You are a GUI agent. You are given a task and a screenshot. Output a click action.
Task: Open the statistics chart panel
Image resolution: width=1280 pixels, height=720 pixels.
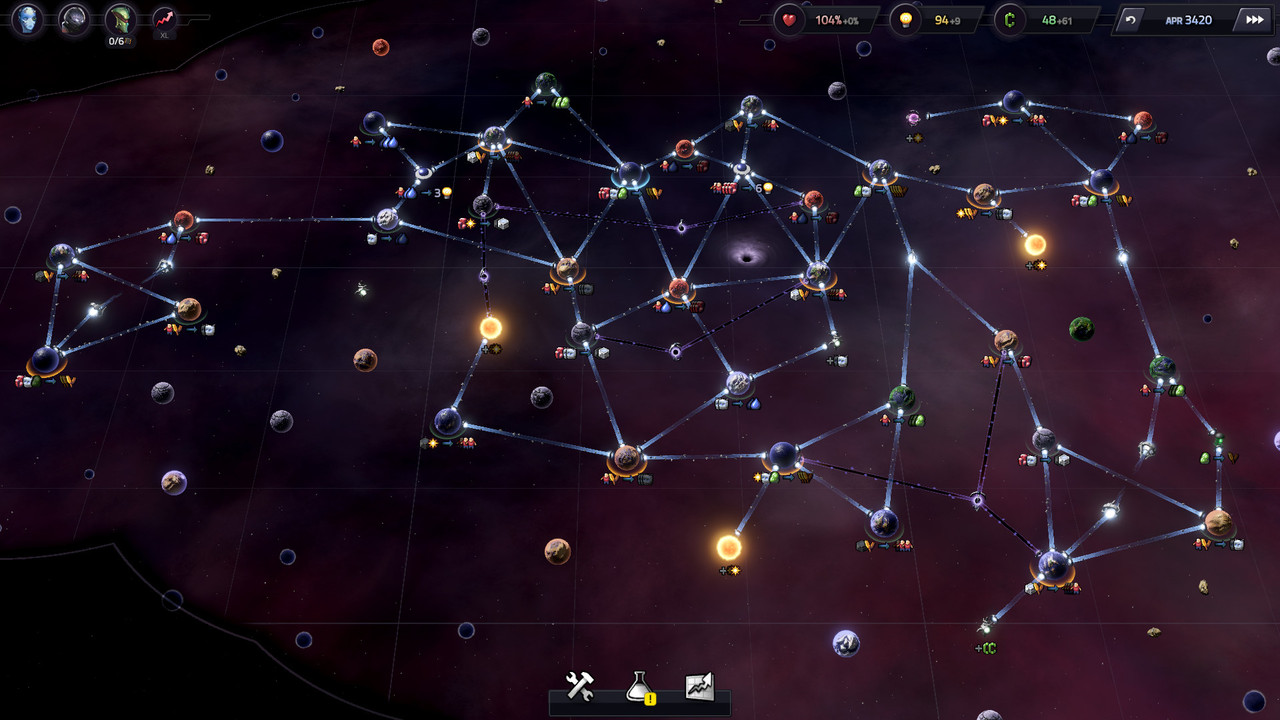pyautogui.click(x=699, y=686)
